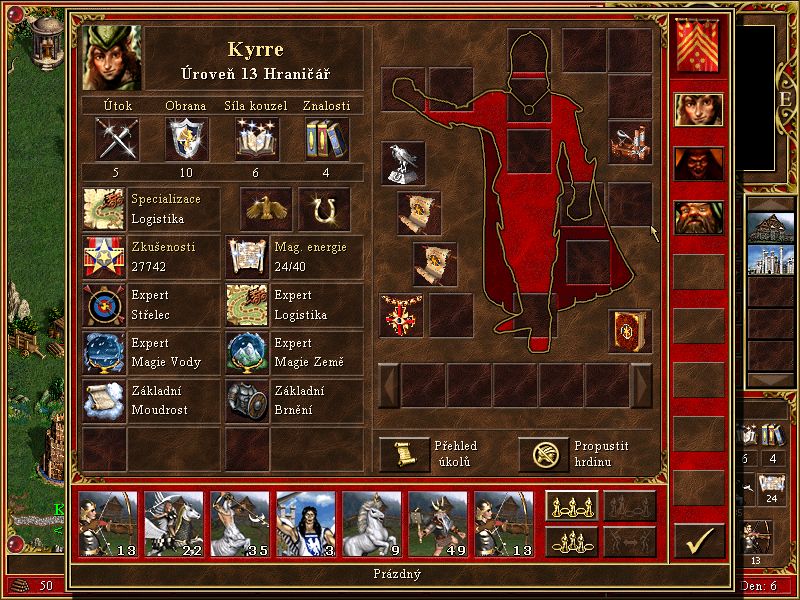This screenshot has height=600, width=800.
Task: Select the silver bird statue artifact
Action: coord(403,163)
